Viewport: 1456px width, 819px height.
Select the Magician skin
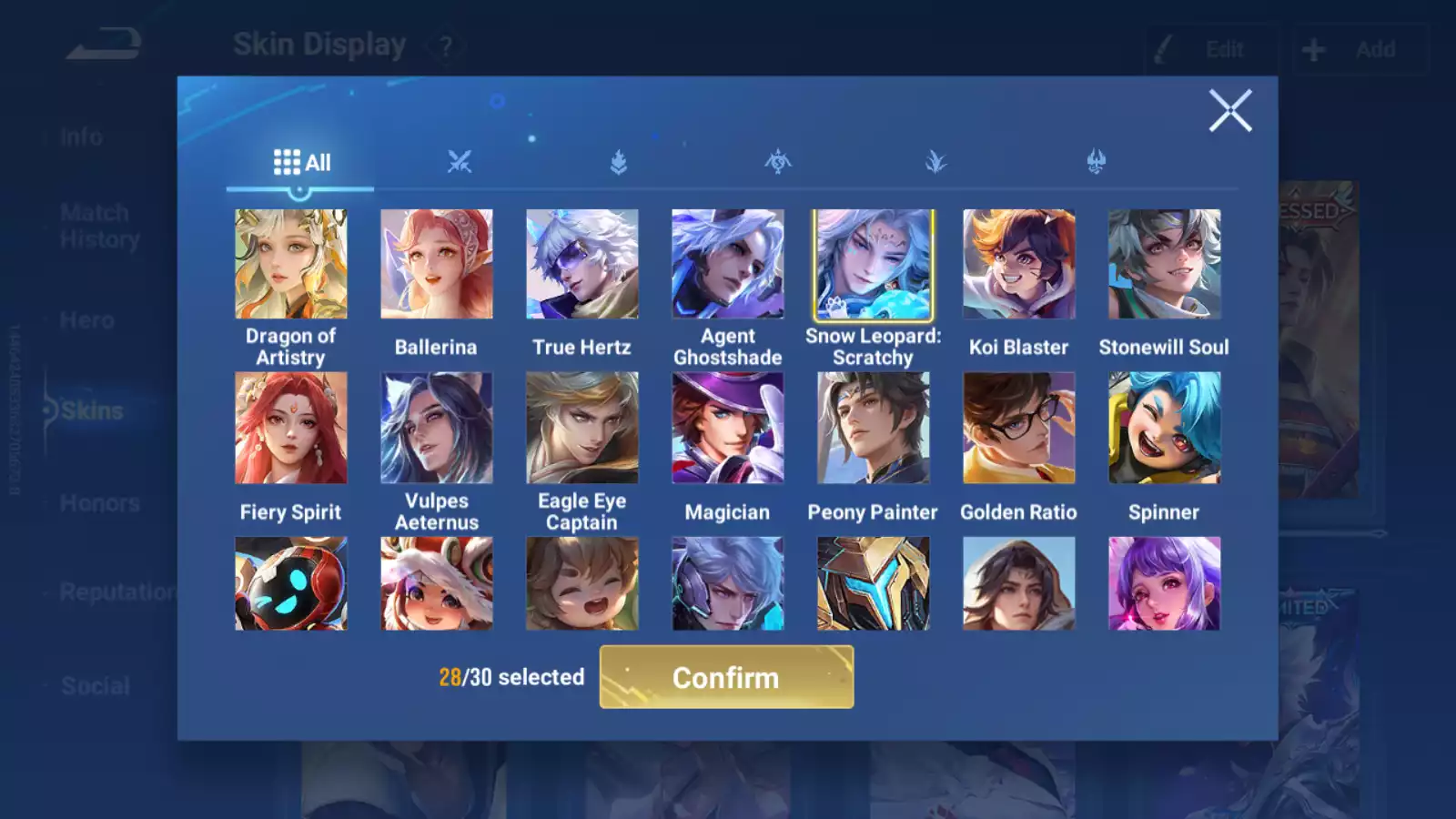(728, 428)
